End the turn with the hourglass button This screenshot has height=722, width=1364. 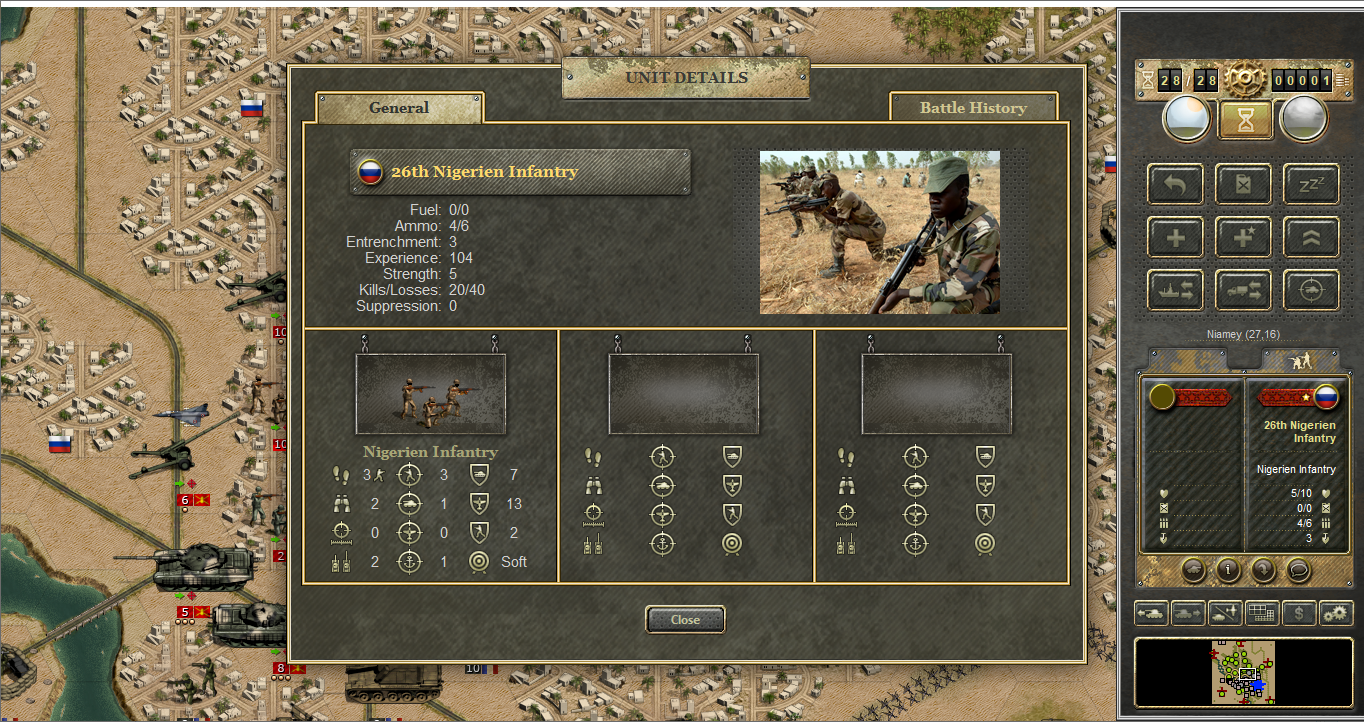coord(1245,120)
